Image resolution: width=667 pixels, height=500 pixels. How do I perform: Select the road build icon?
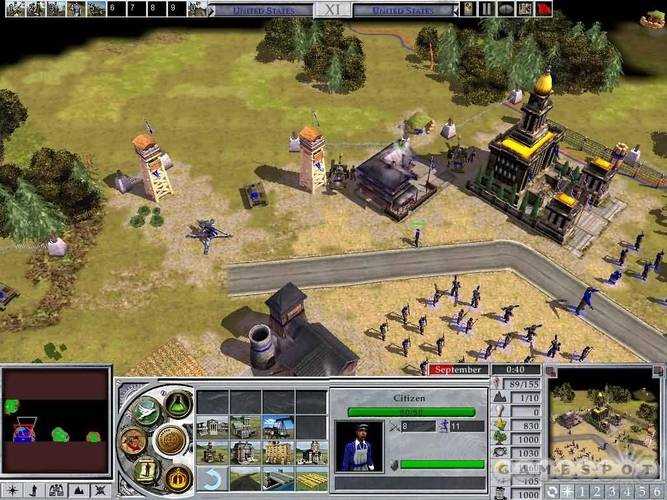[245, 476]
